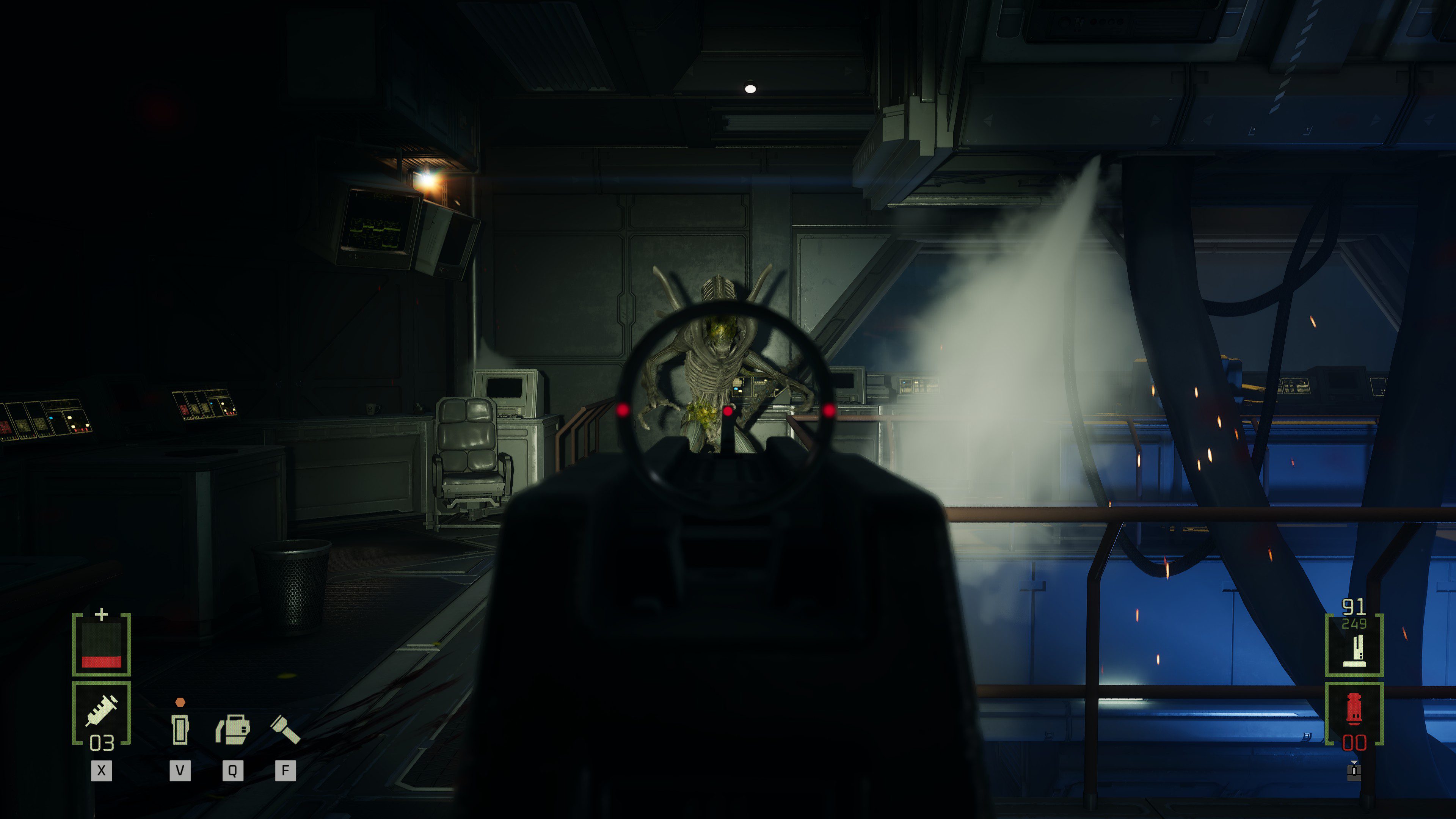1456x819 pixels.
Task: Click the center red dot of the iron sight
Action: coord(728,411)
